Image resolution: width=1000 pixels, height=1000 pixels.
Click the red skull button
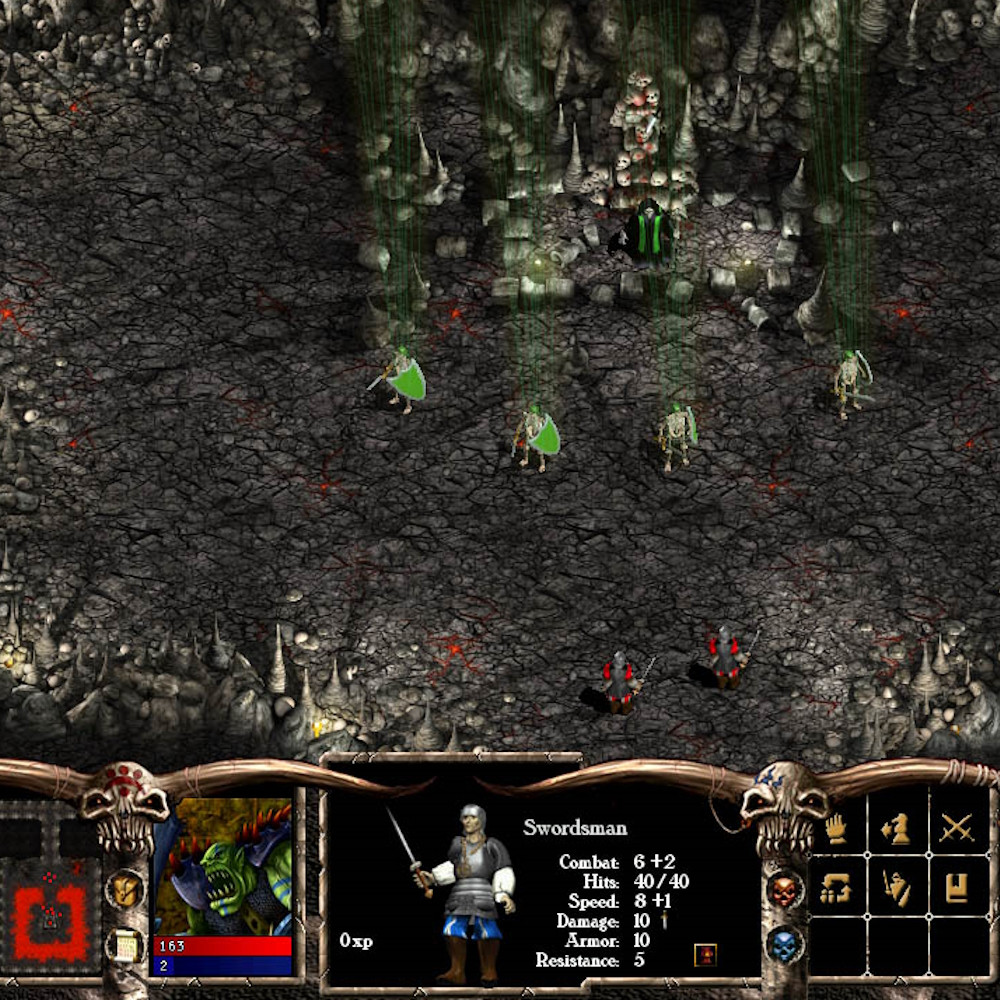pyautogui.click(x=785, y=890)
